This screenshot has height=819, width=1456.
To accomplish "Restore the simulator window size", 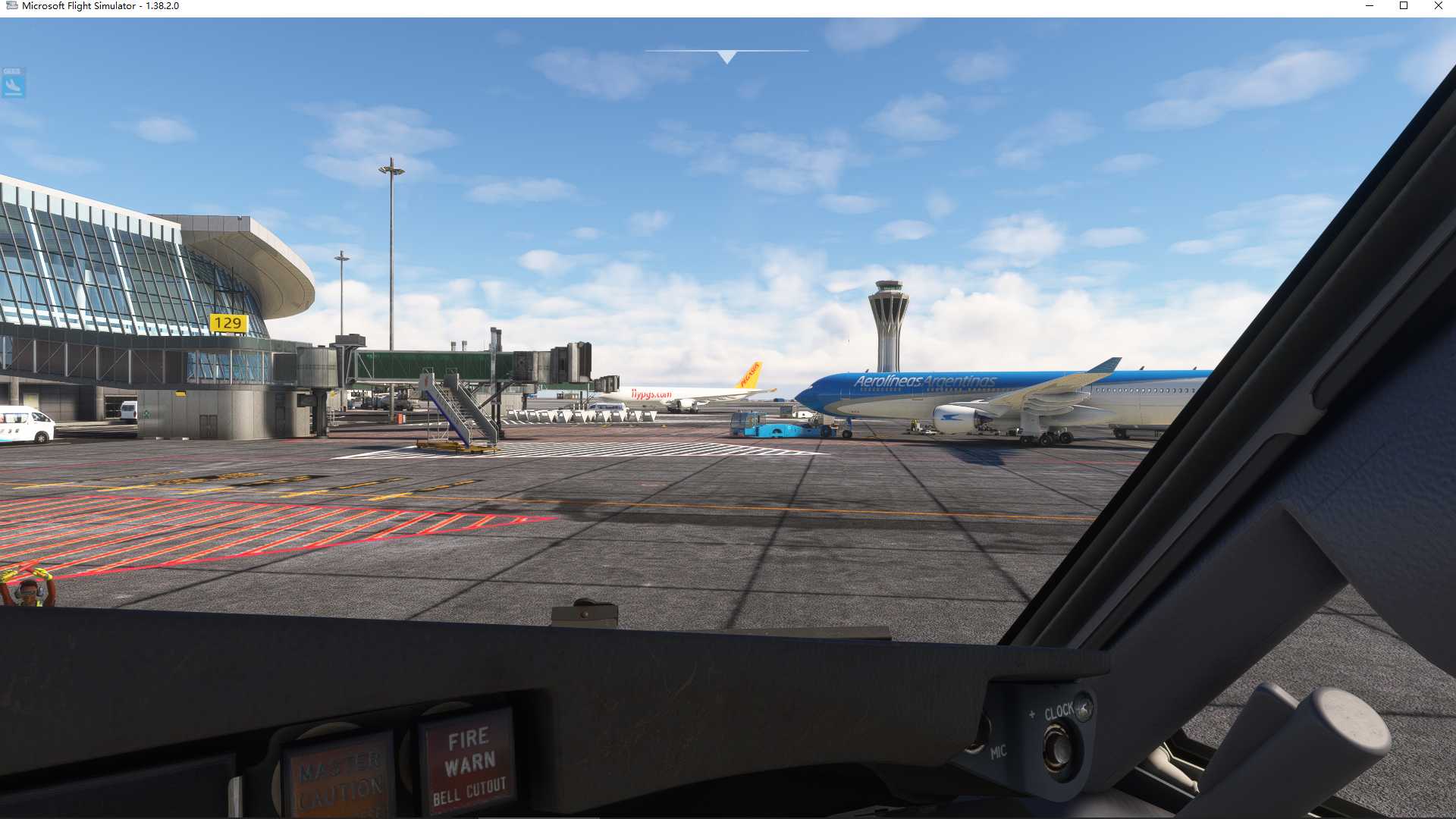I will (1404, 6).
